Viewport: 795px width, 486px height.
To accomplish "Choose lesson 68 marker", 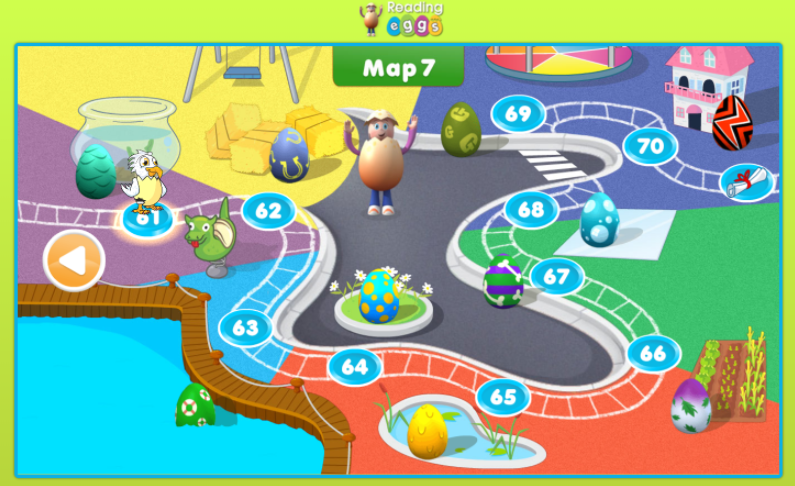I will (x=531, y=210).
